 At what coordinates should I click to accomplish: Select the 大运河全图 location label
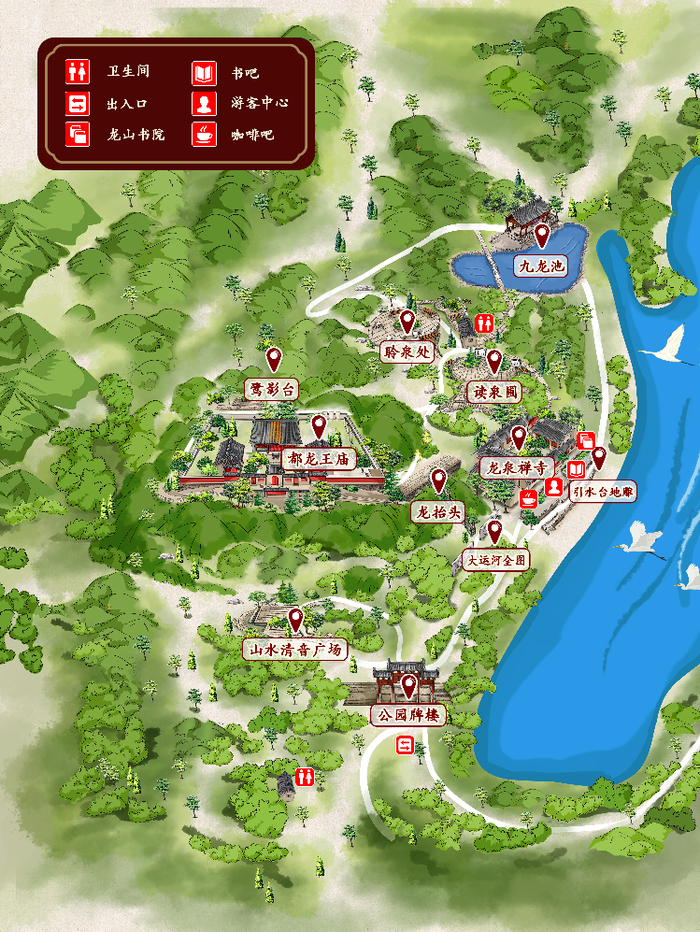(495, 560)
